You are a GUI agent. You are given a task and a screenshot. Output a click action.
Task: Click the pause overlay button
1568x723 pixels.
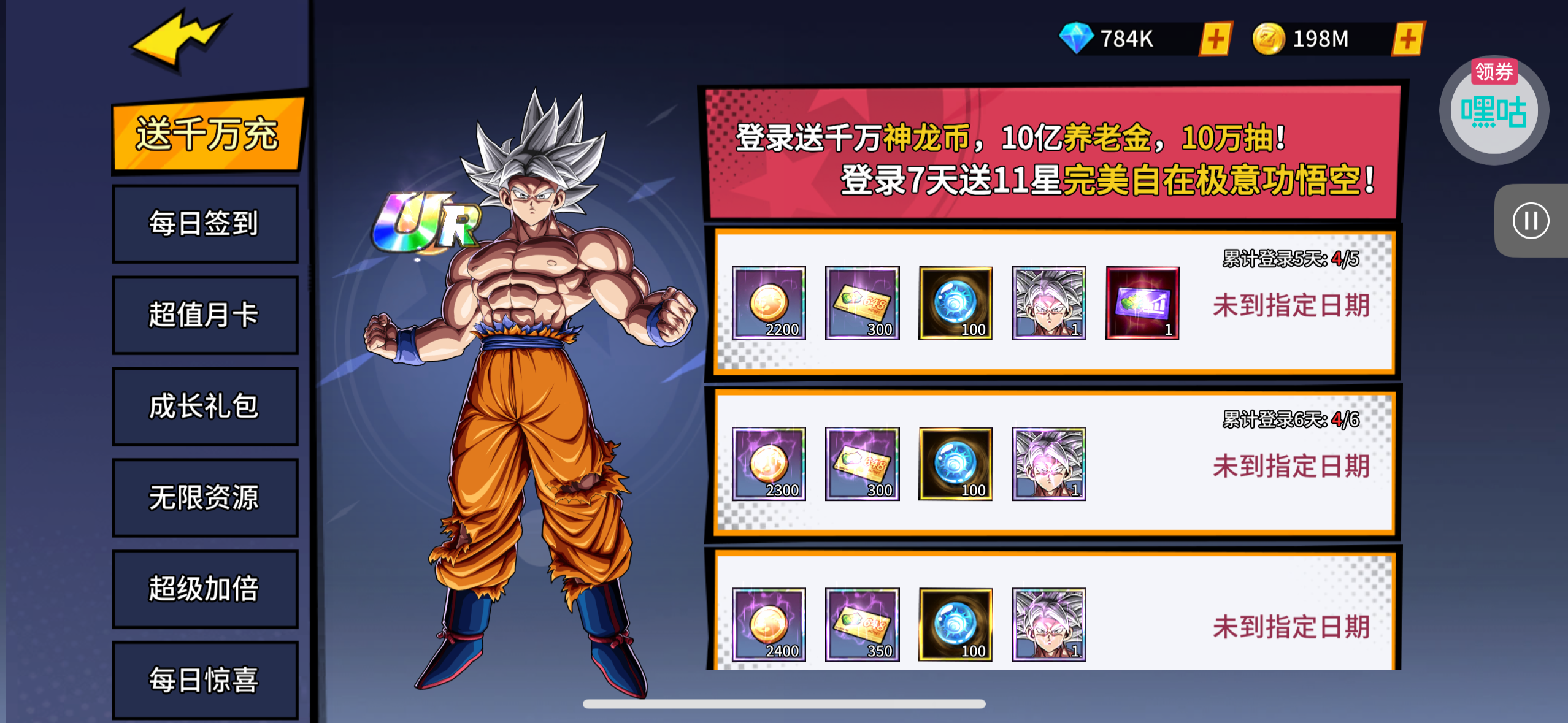1531,221
